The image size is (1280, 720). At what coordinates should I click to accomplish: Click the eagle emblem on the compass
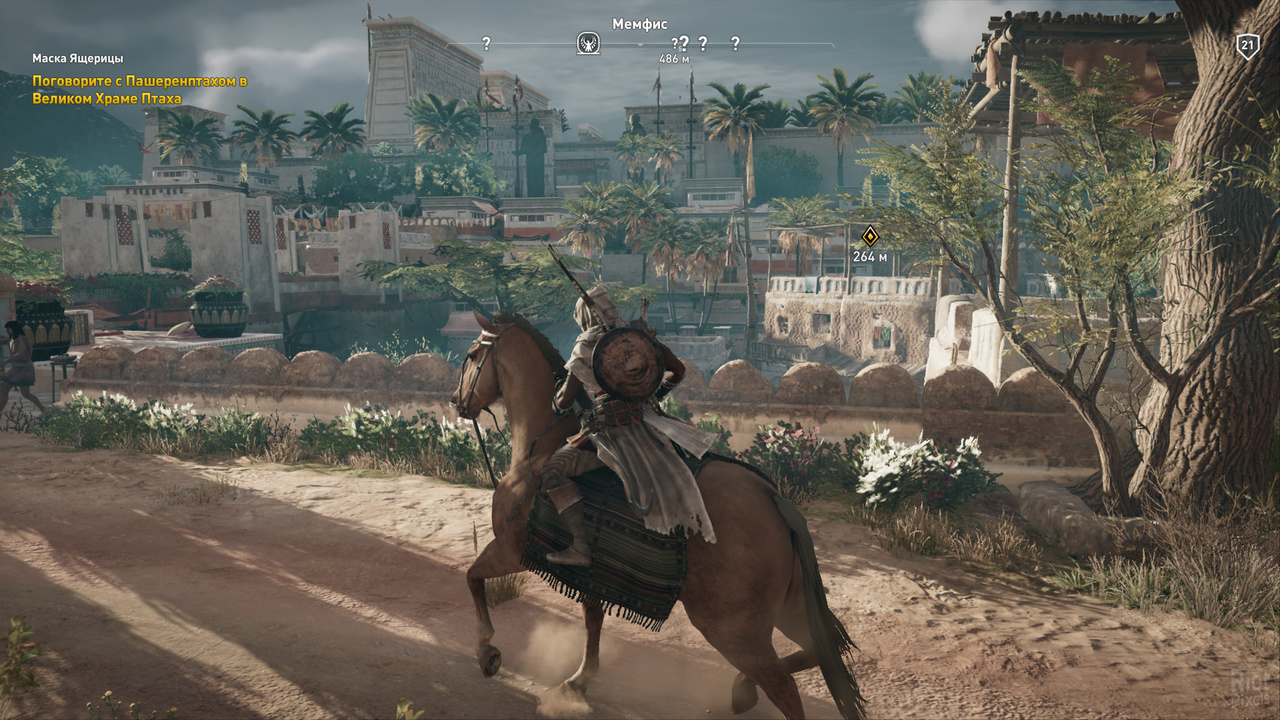[588, 43]
